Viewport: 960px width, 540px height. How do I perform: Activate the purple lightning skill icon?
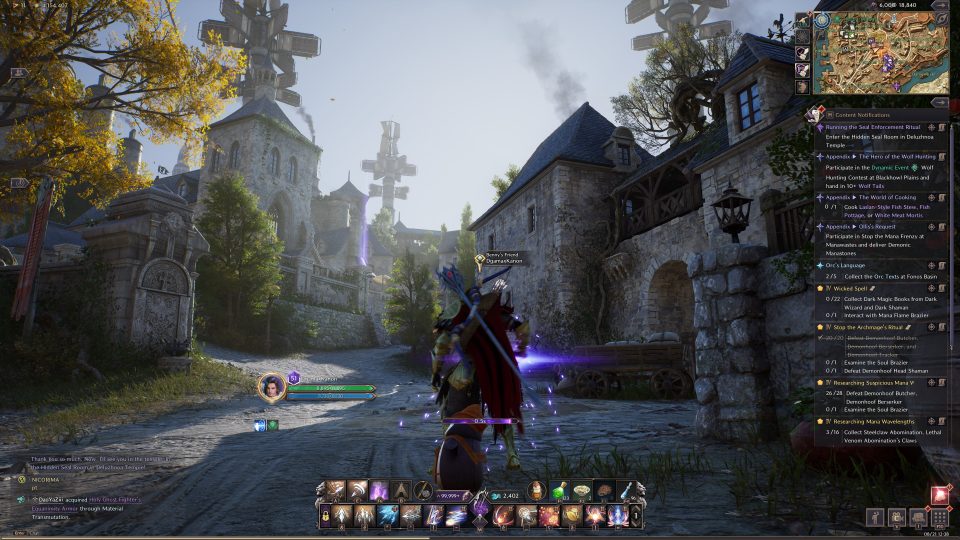pos(380,491)
